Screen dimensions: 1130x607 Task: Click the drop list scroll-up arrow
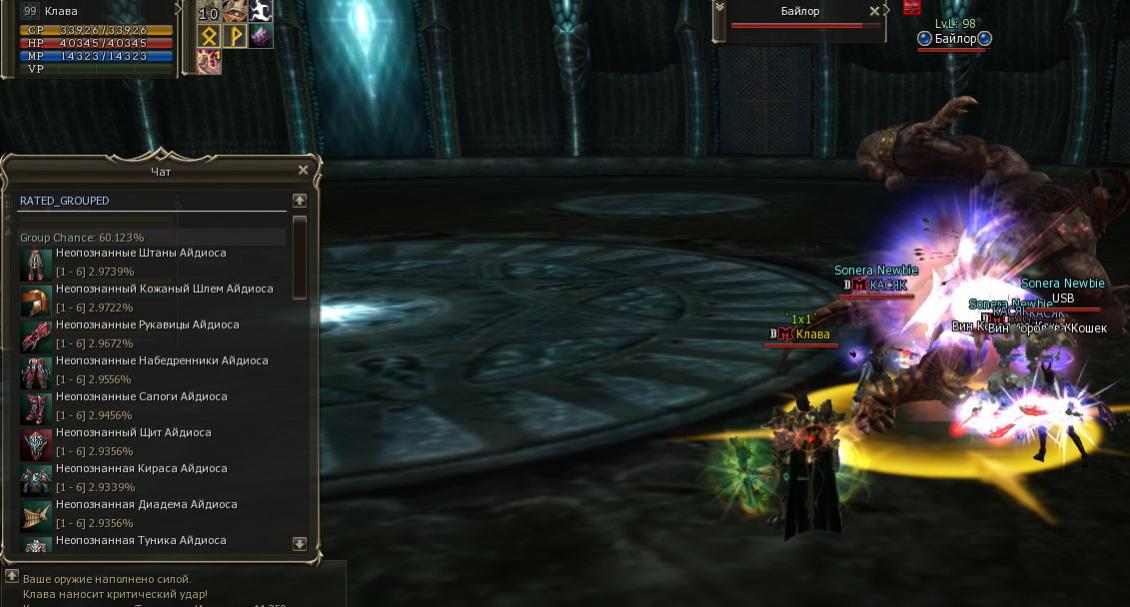click(x=299, y=201)
